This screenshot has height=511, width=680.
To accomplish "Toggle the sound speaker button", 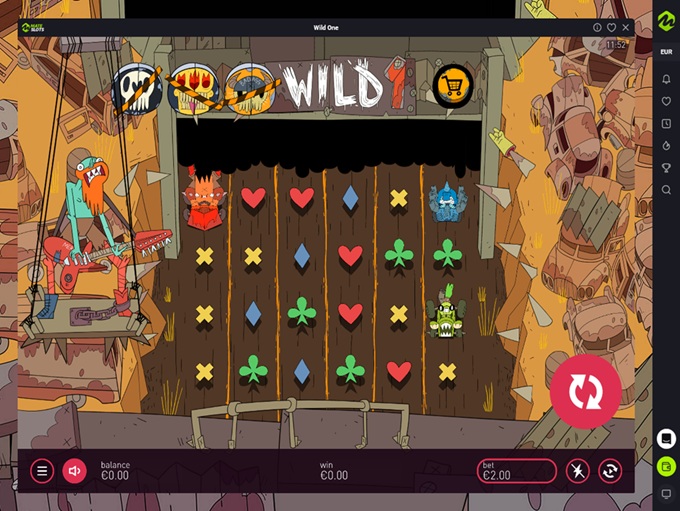I will (74, 470).
